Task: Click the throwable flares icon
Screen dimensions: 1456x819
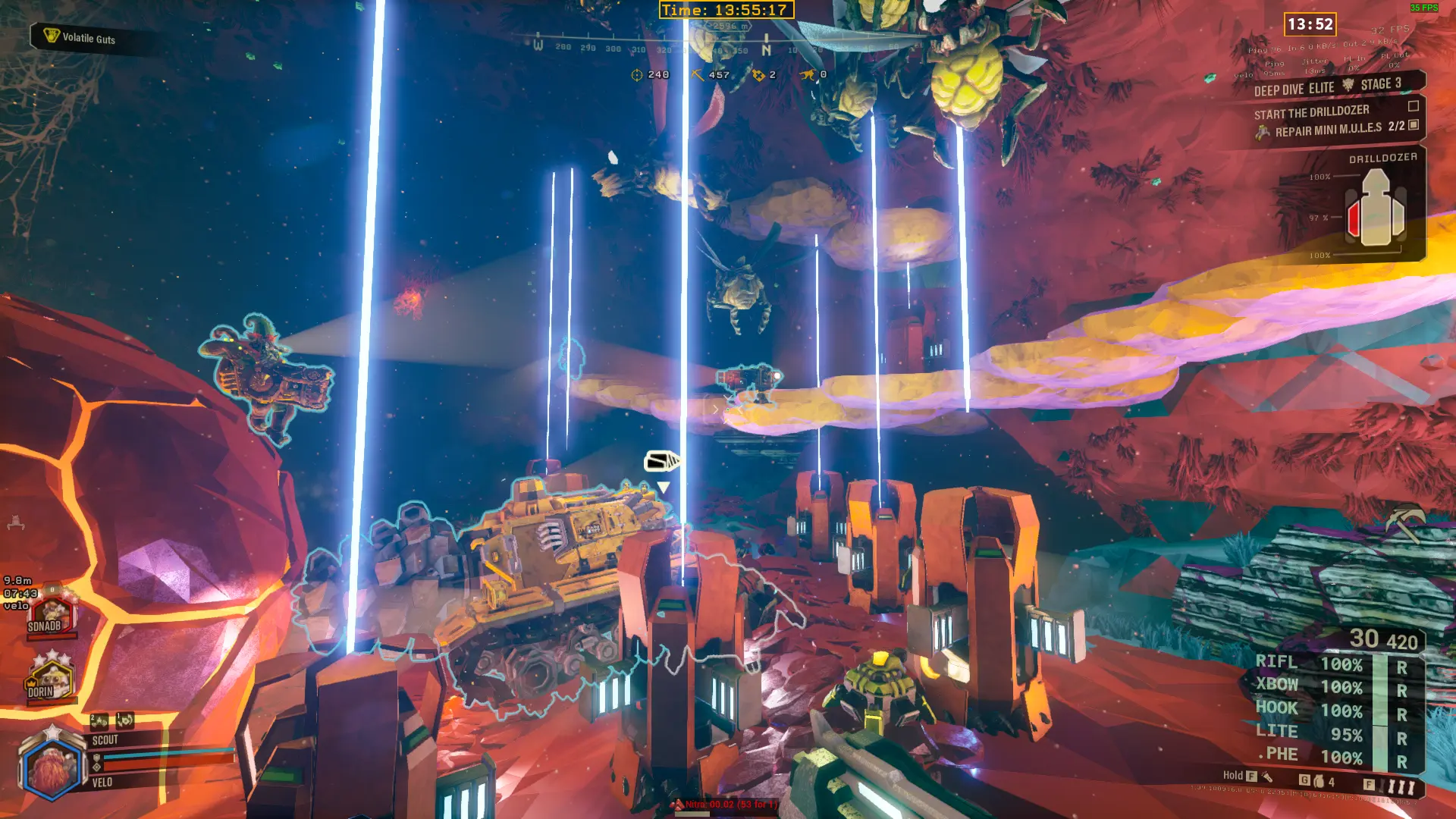Action: (x=1400, y=786)
